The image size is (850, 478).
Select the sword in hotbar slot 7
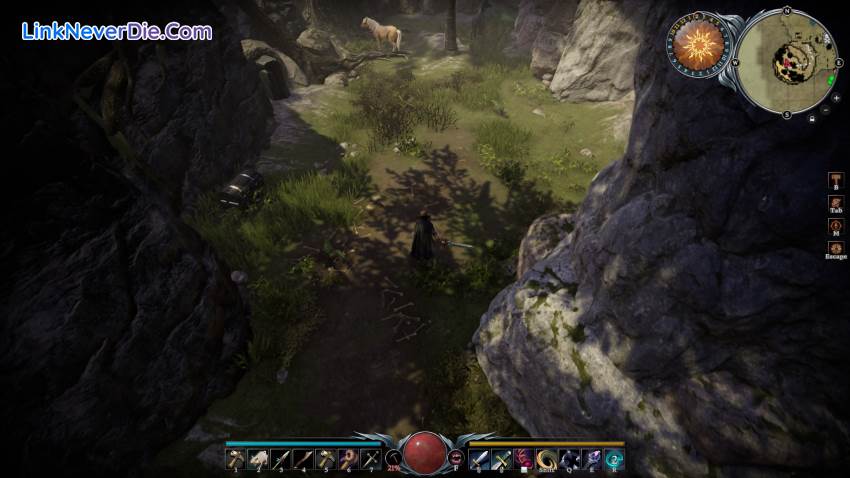tap(371, 459)
